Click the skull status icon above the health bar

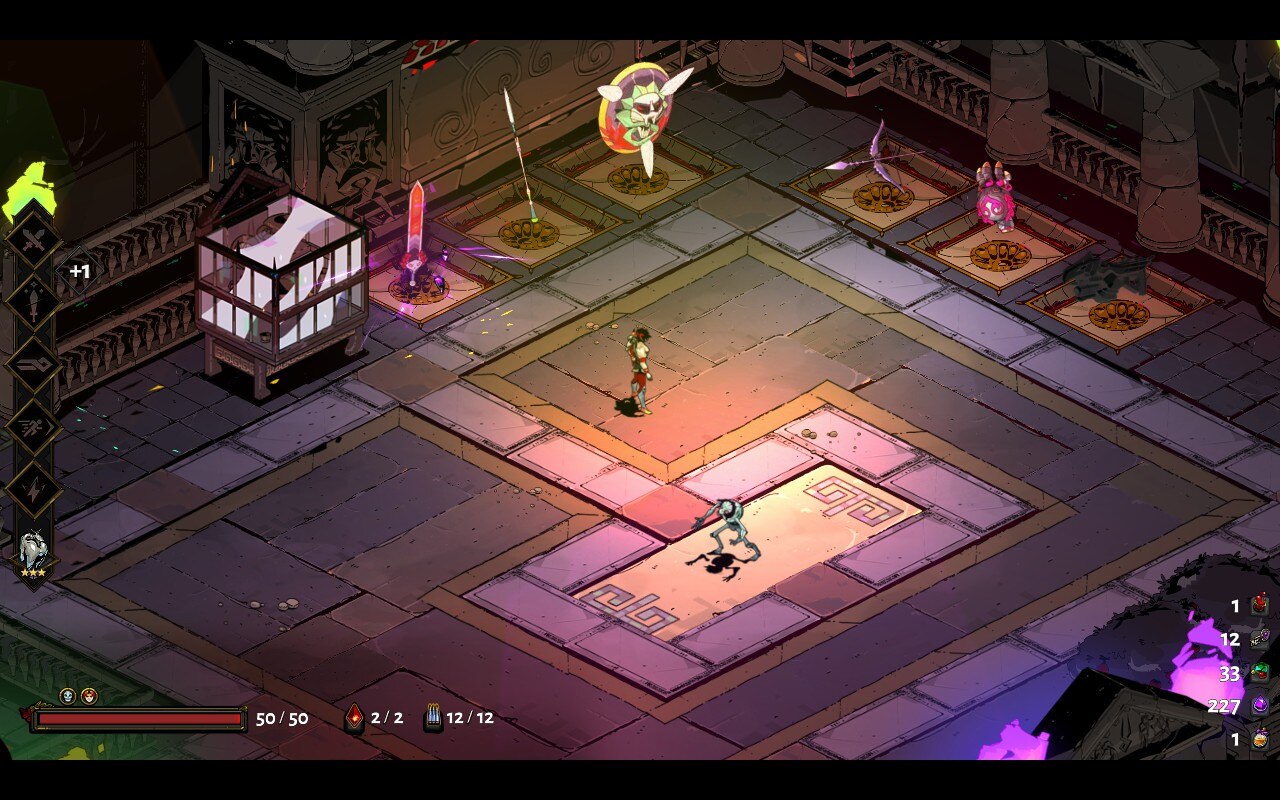tap(66, 695)
